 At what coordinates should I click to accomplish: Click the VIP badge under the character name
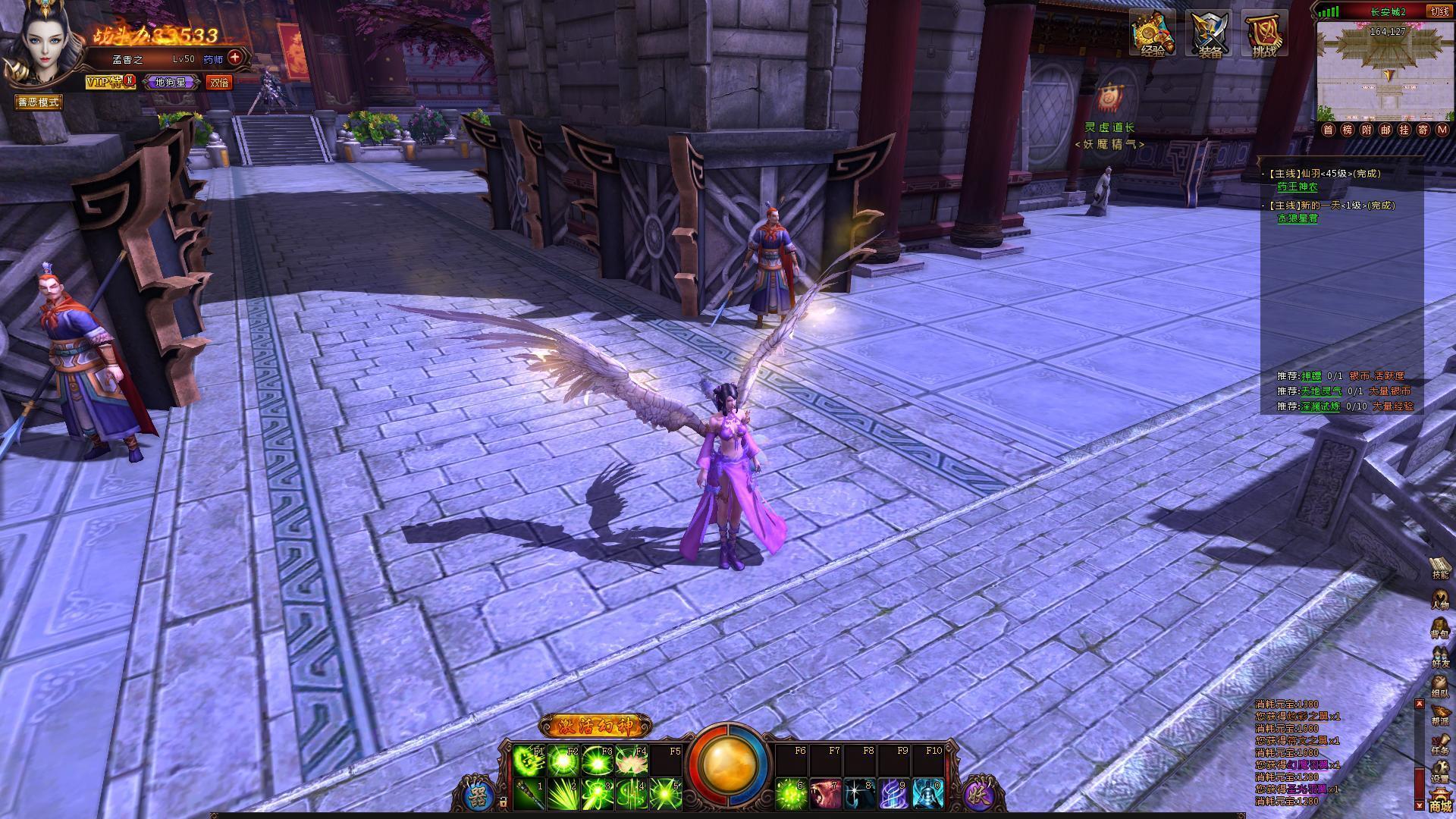(x=109, y=82)
